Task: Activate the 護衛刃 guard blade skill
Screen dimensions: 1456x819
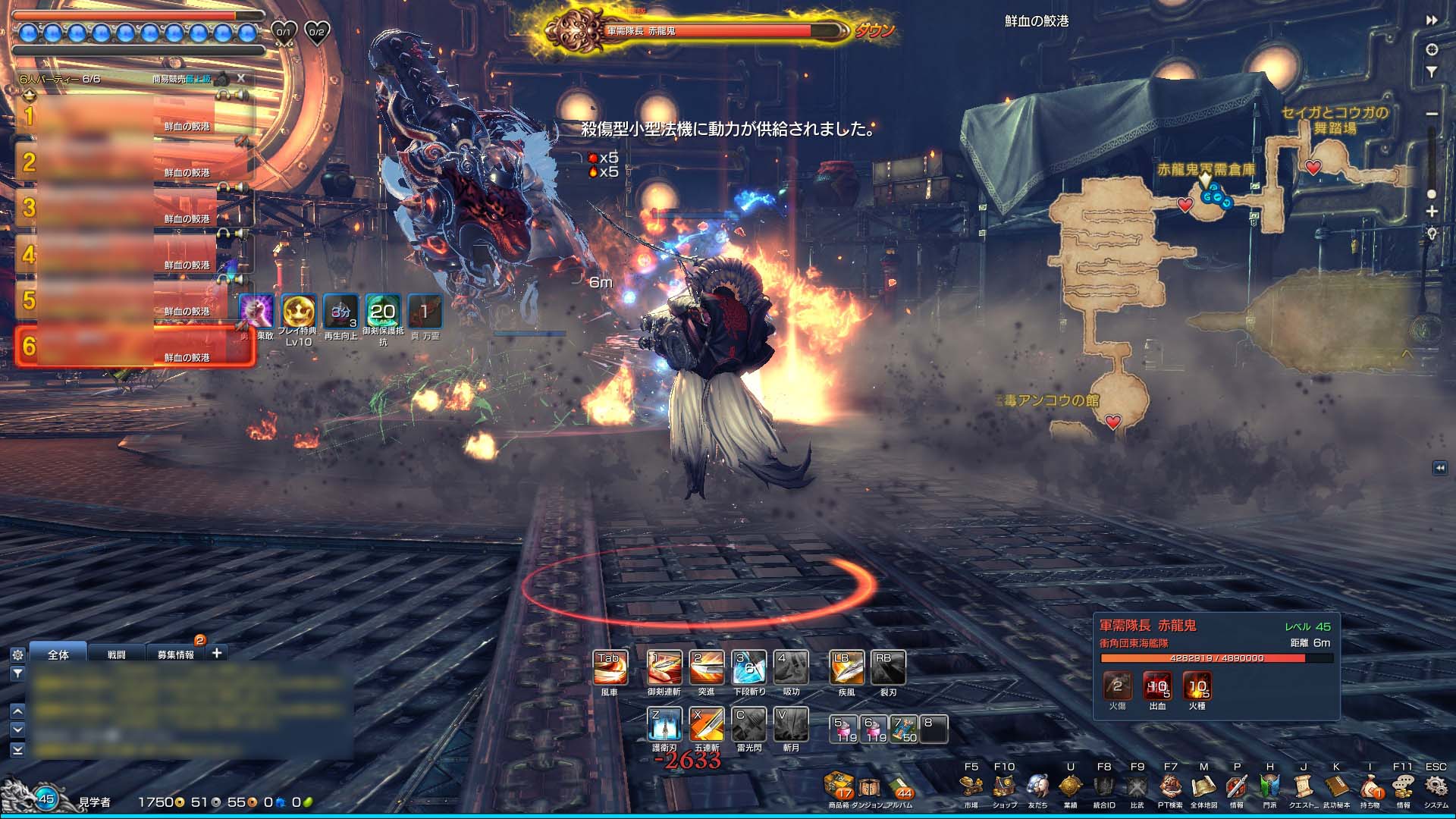Action: (664, 724)
